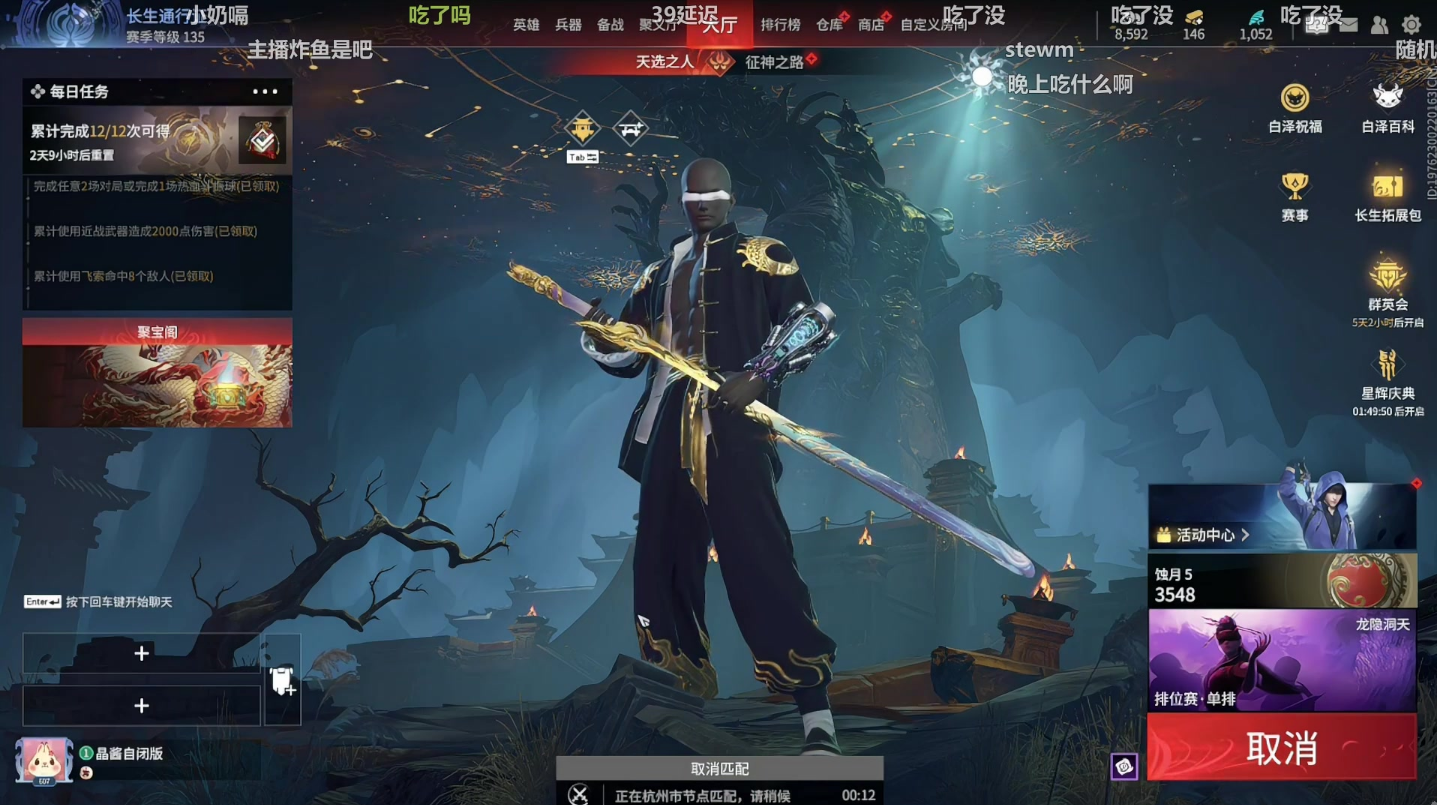Screen dimensions: 1437x805
Task: Open the 长生拓展包 expansion pack icon
Action: coord(1388,195)
